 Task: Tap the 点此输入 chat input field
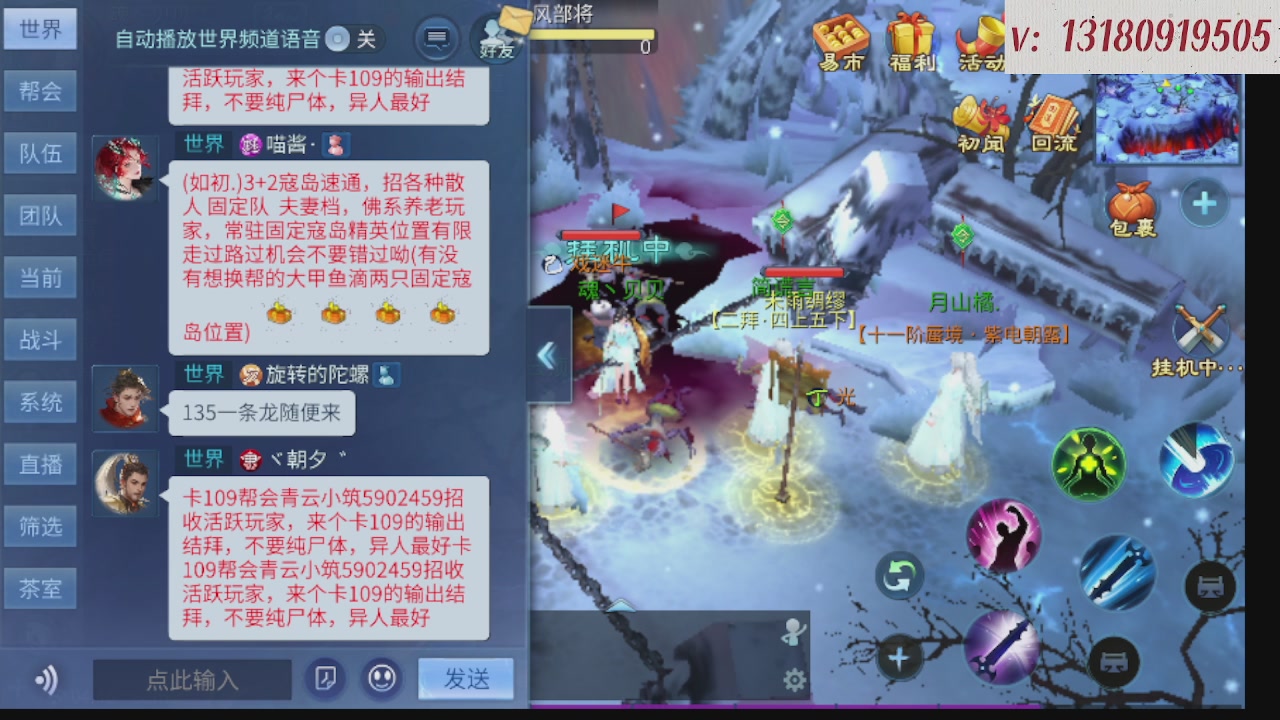(x=190, y=679)
